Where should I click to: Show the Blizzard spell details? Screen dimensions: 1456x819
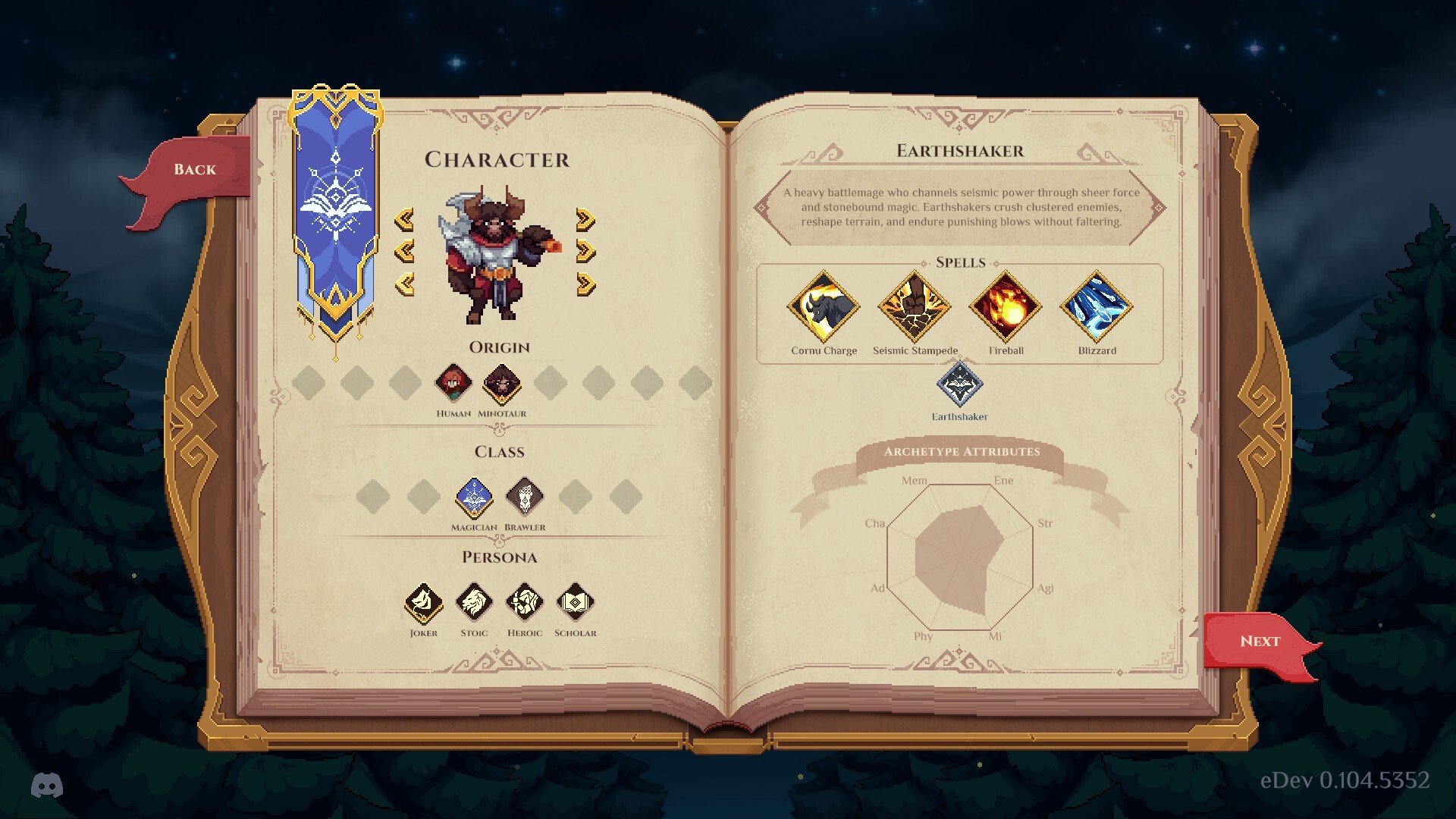pos(1097,307)
